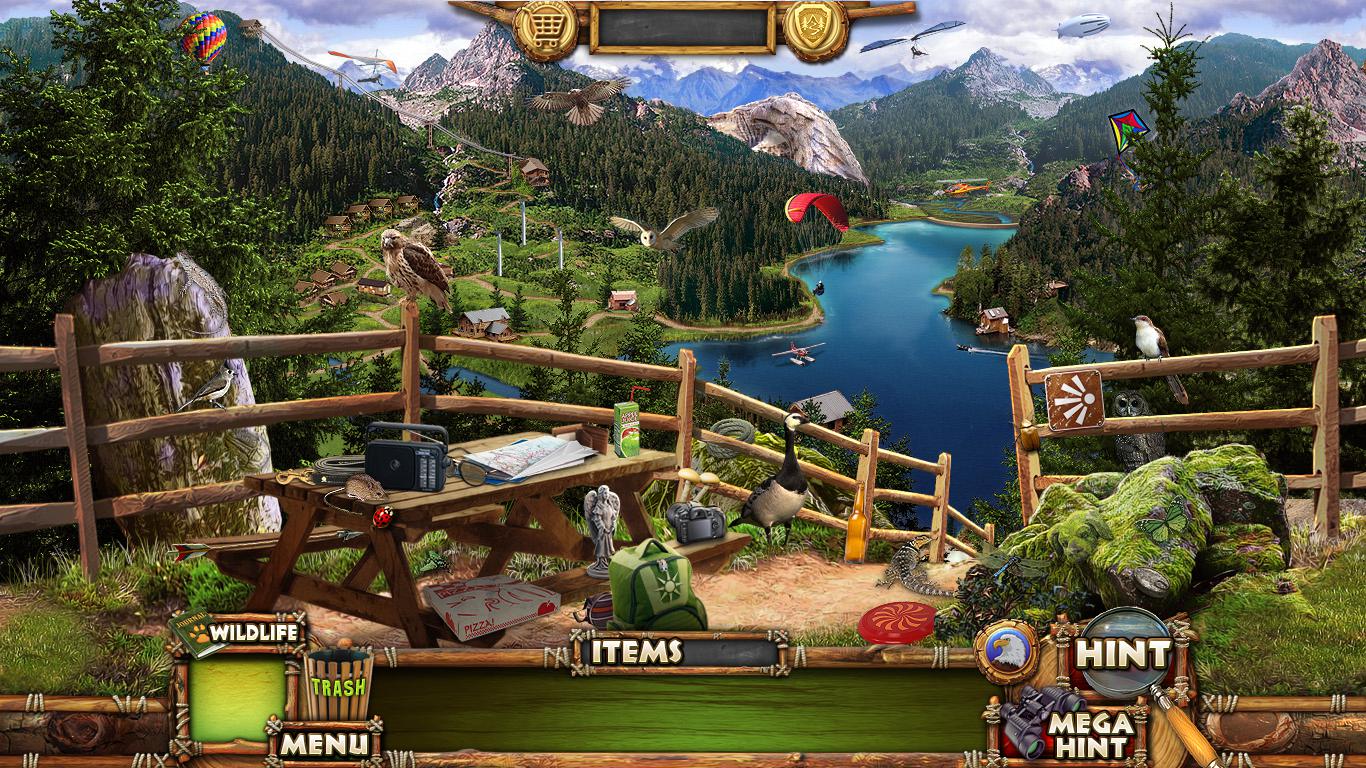
Task: Click the gold shield badge icon
Action: [x=816, y=28]
